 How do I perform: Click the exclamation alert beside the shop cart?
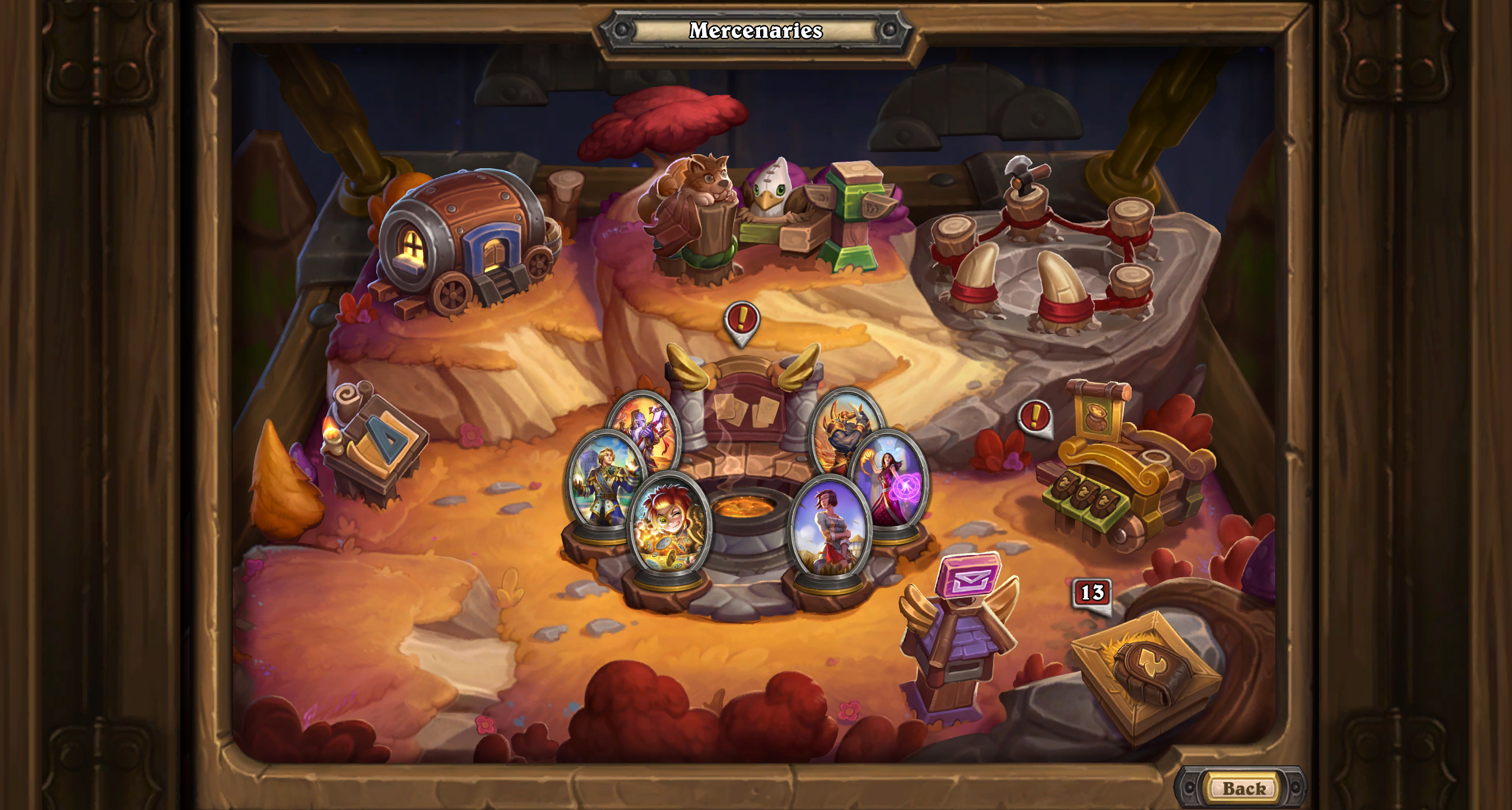coord(1035,417)
